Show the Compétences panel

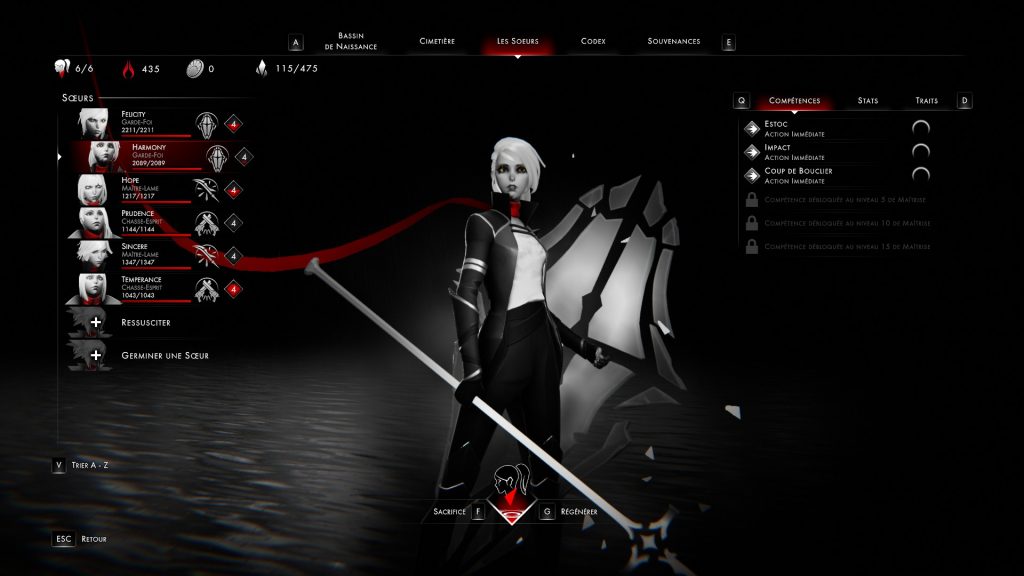[794, 101]
